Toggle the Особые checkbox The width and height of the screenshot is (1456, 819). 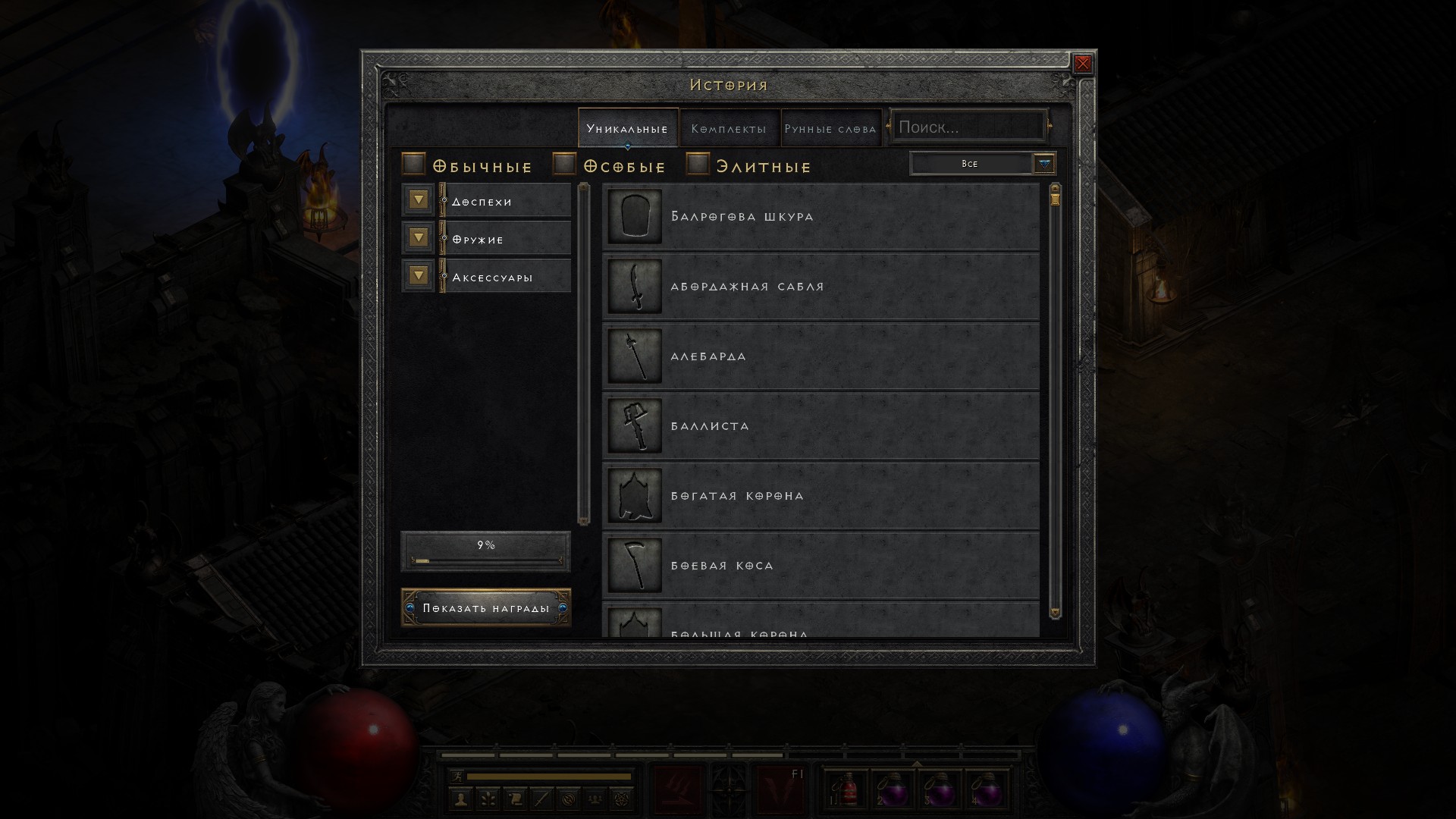565,164
